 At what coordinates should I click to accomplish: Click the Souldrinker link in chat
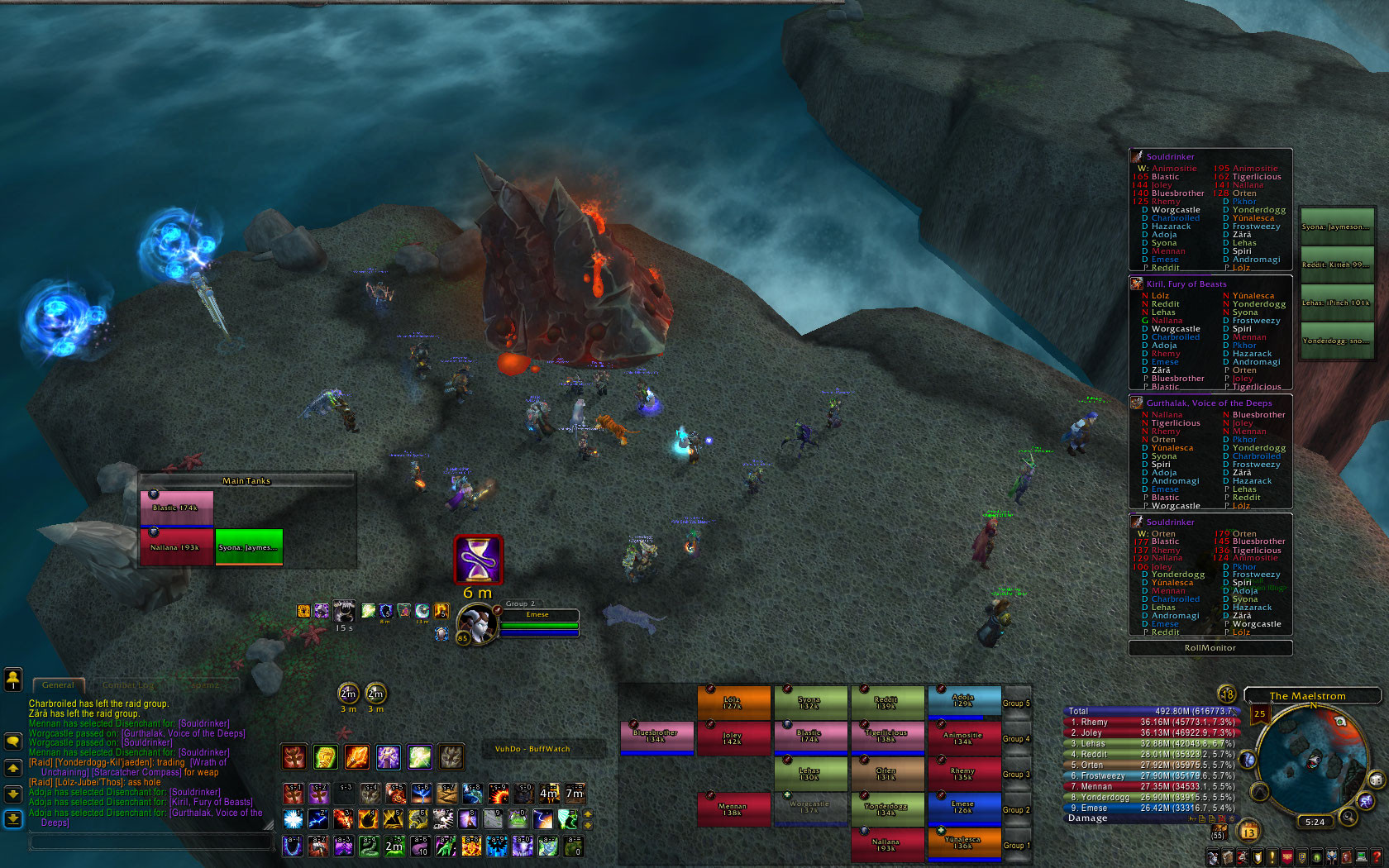[x=204, y=723]
